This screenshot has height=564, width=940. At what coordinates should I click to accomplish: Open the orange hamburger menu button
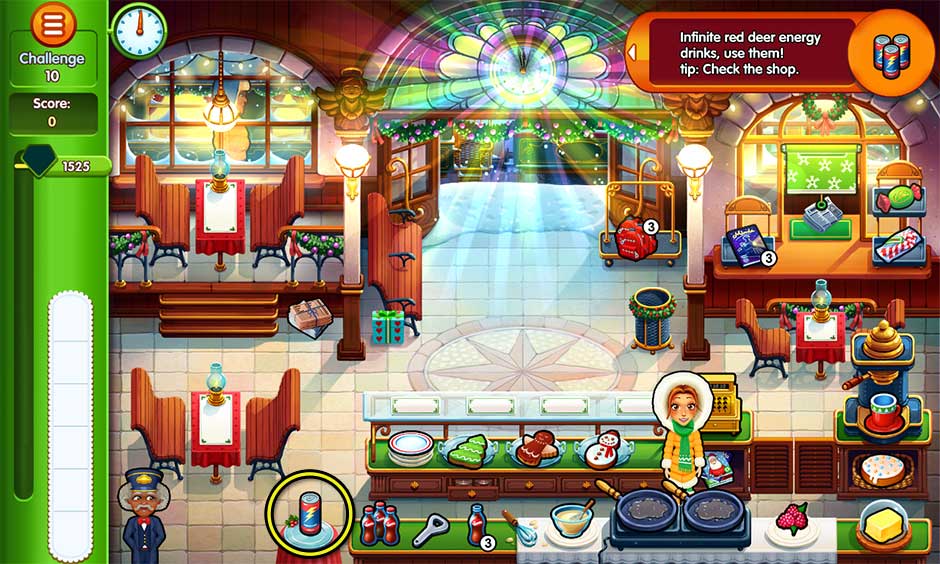(x=53, y=23)
